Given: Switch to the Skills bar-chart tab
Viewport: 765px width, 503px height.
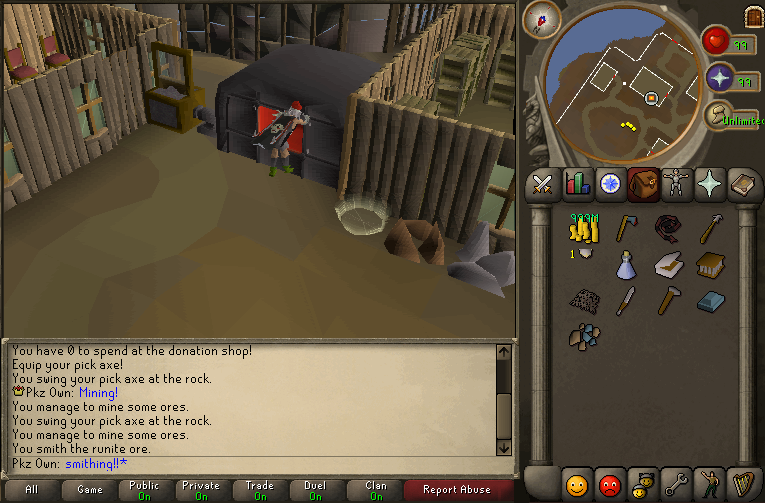Looking at the screenshot, I should (x=577, y=184).
